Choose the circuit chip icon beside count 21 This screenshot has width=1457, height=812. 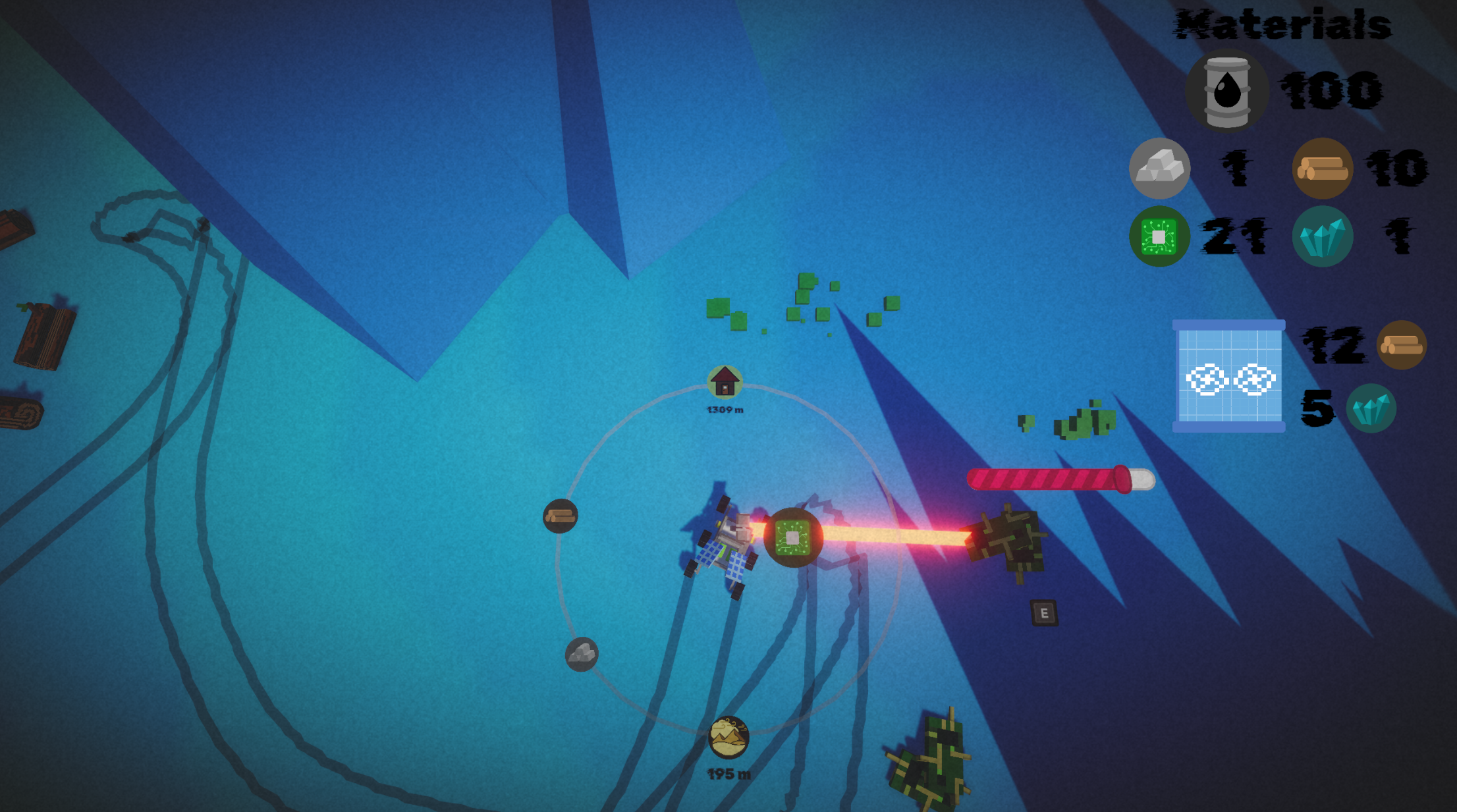point(1159,236)
